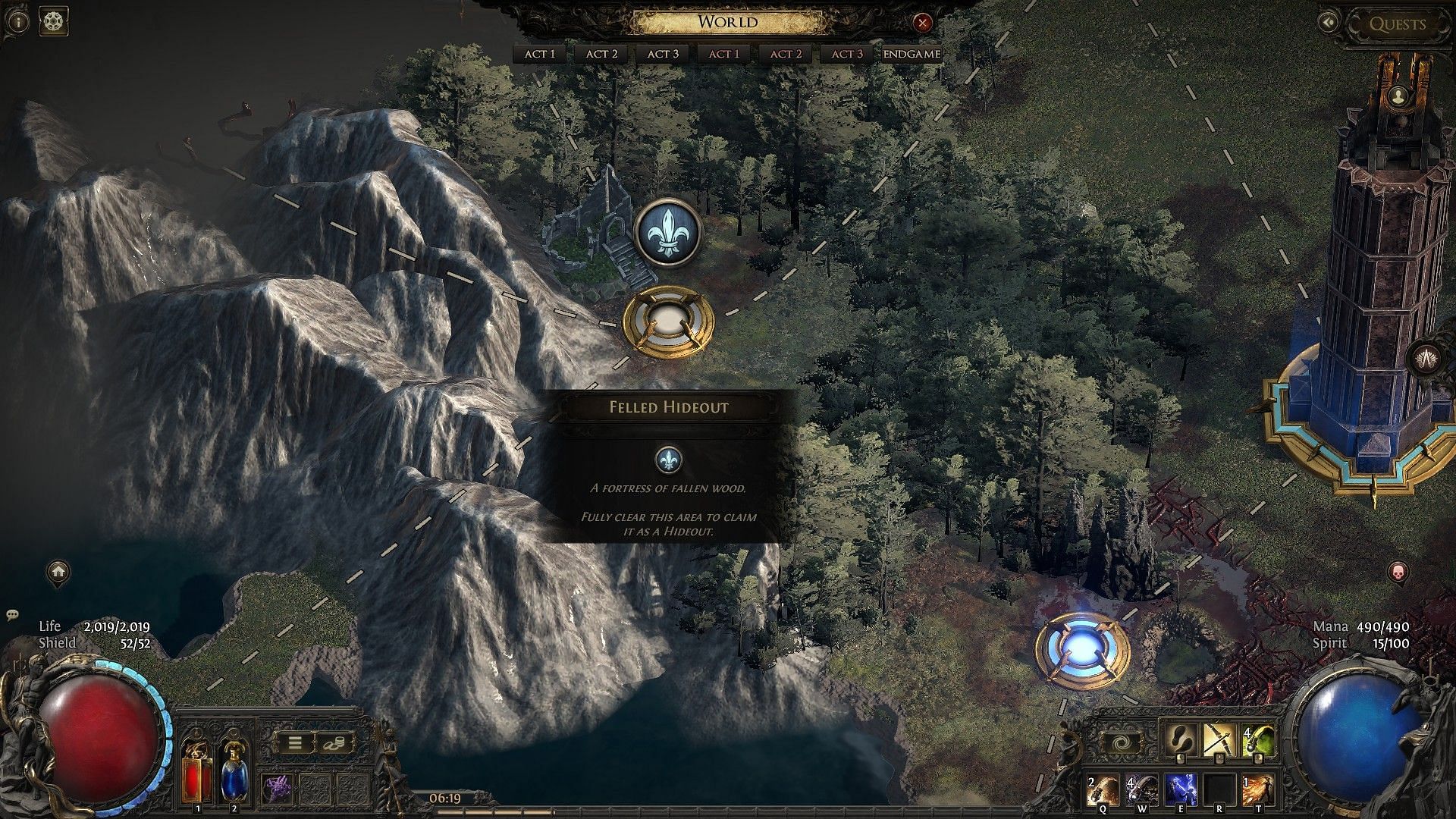The image size is (1456, 819).
Task: Click the swirl portal button
Action: tap(1121, 743)
